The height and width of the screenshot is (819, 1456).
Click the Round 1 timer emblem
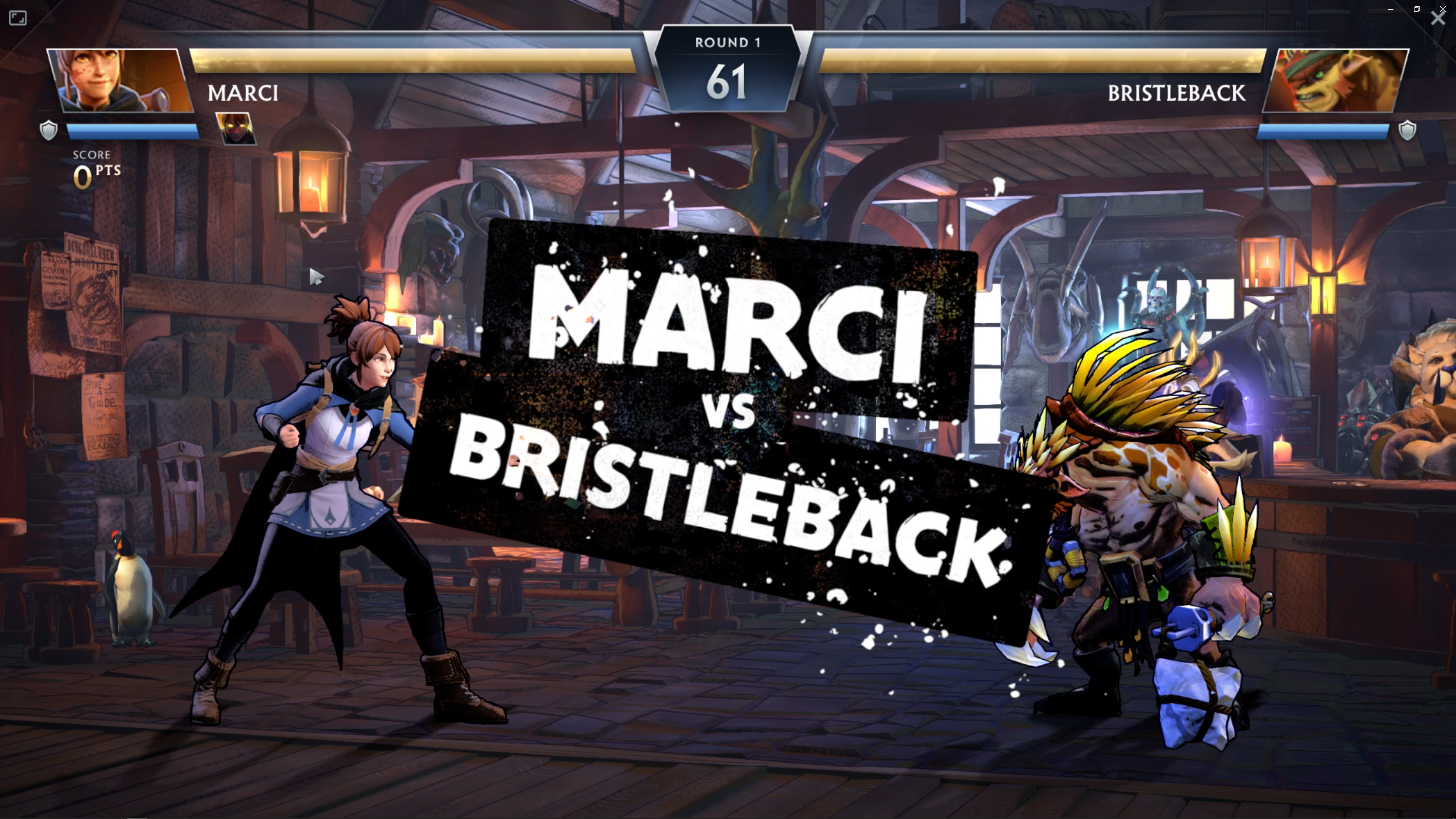tap(728, 63)
